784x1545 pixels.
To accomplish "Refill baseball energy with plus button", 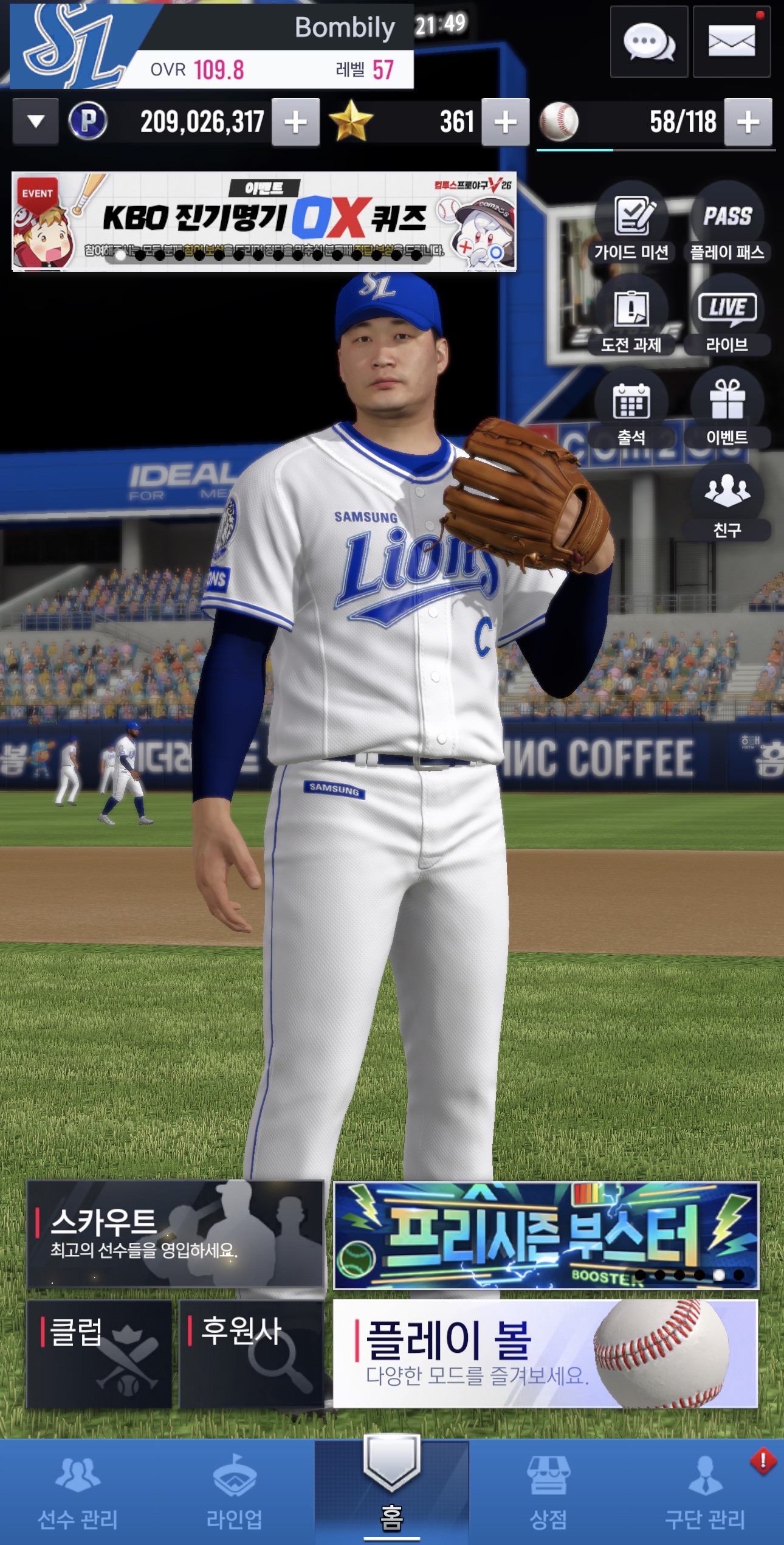I will [748, 123].
